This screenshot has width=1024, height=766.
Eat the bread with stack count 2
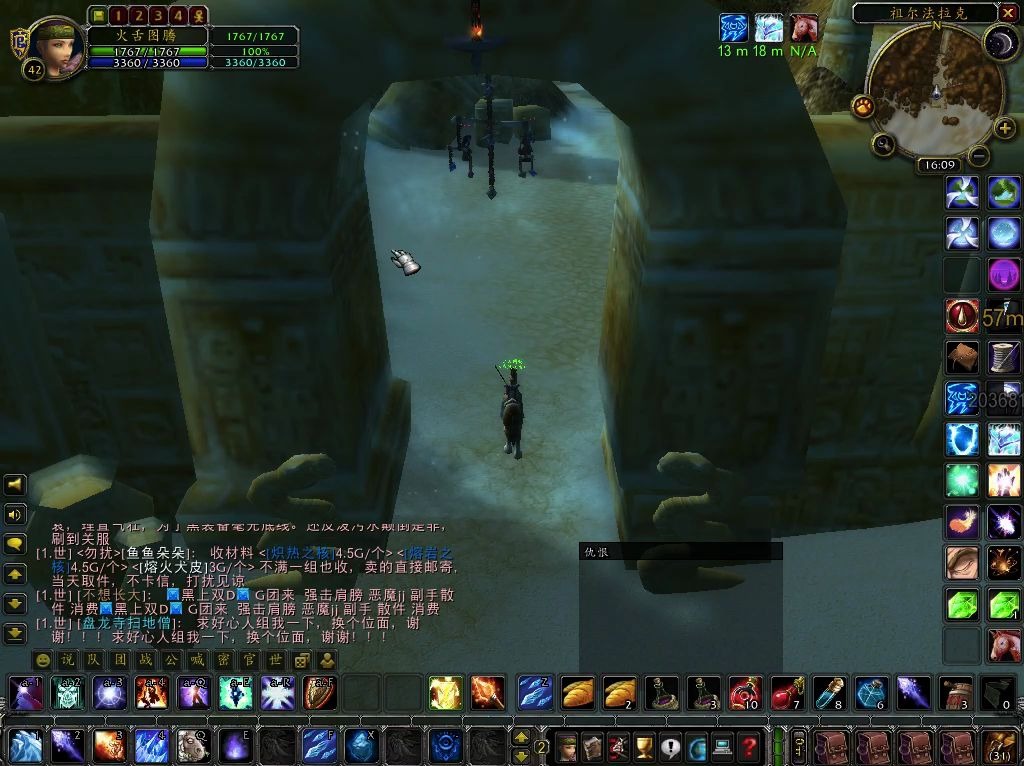(x=620, y=692)
